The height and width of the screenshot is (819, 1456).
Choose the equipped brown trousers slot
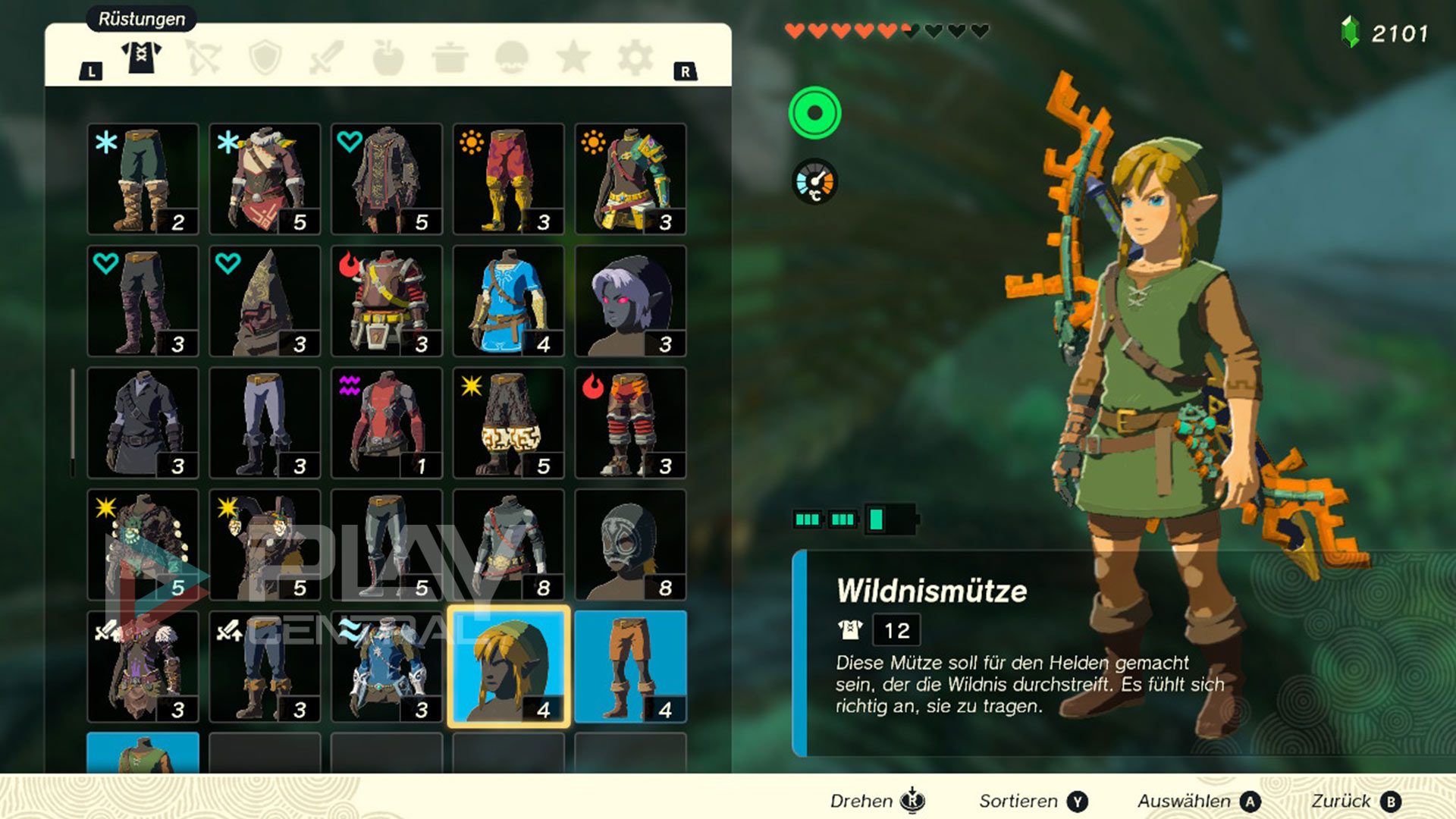click(x=630, y=666)
